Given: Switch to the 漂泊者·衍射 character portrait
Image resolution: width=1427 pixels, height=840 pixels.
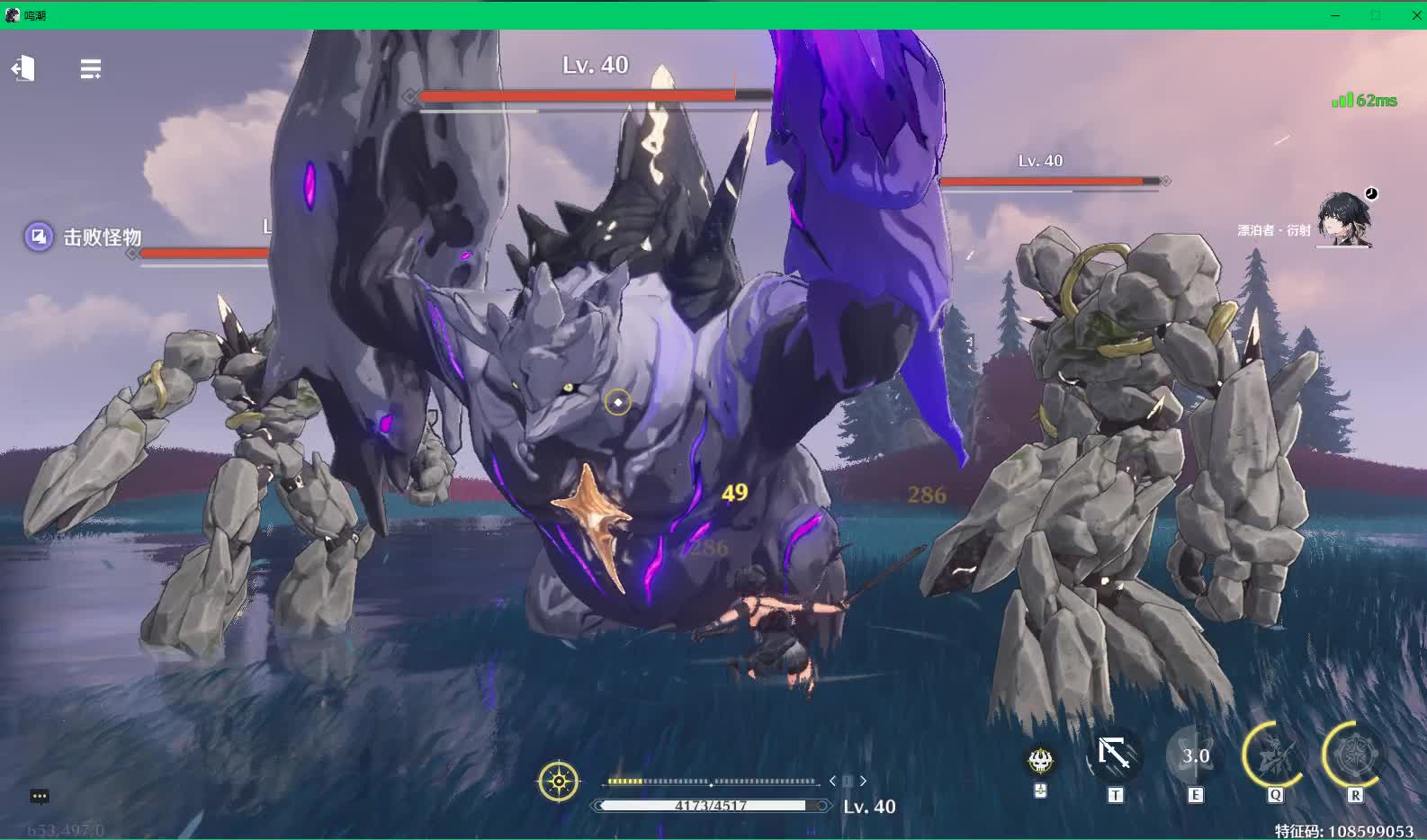Looking at the screenshot, I should 1344,219.
